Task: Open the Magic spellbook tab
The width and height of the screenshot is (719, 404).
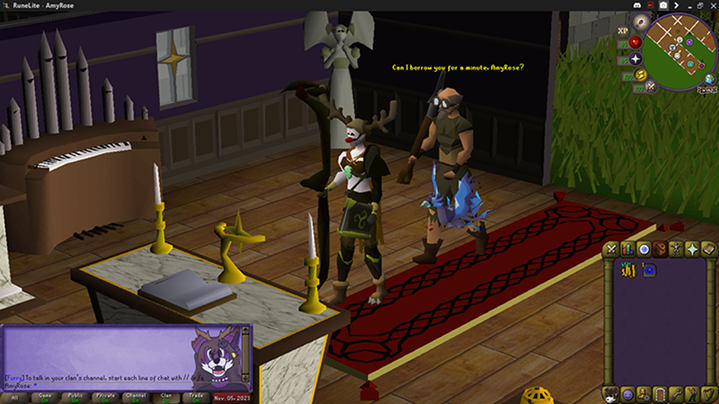Action: (708, 249)
